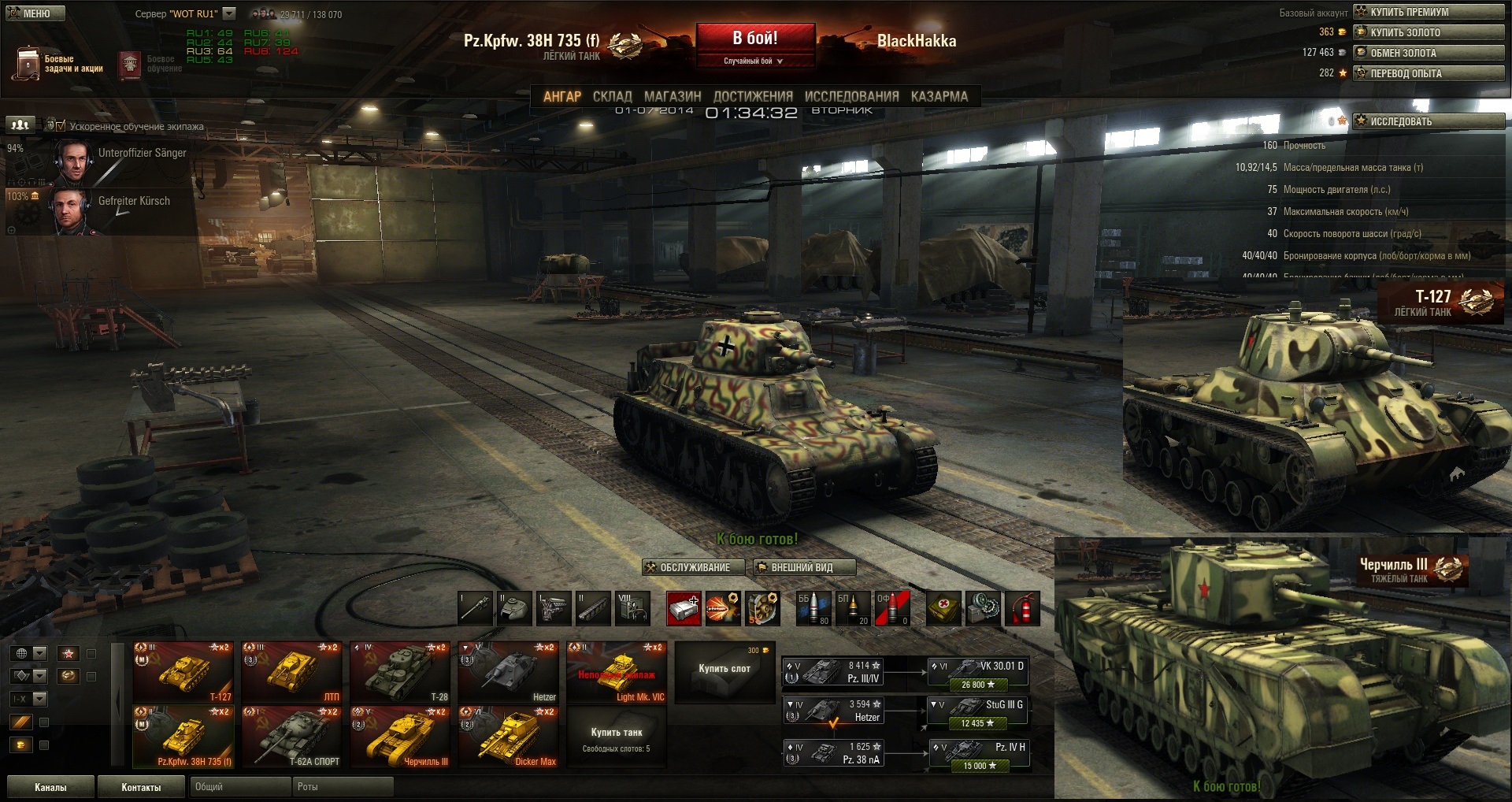The height and width of the screenshot is (802, 1512).
Task: Start battle with the В бой! button
Action: coord(754,39)
